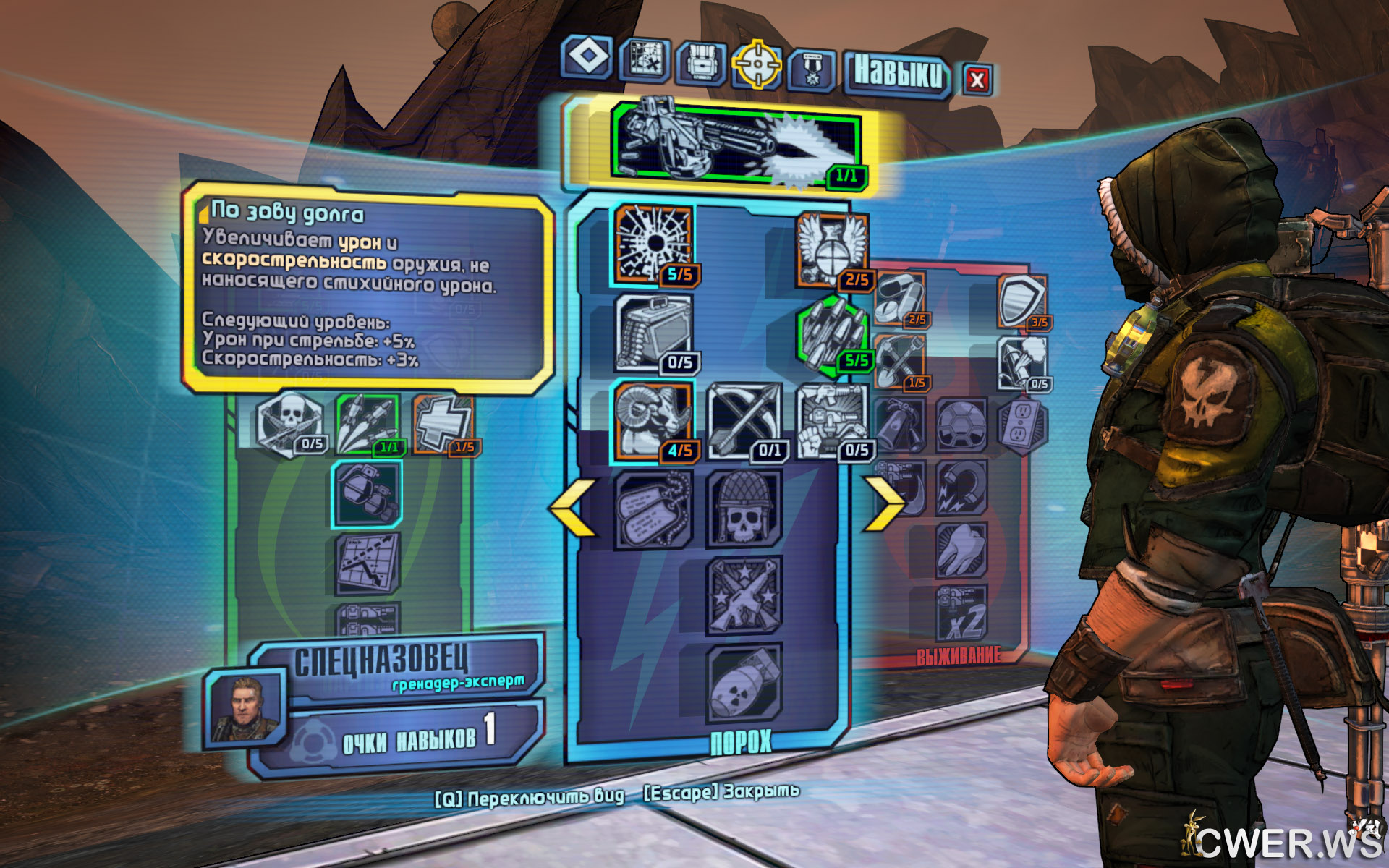The height and width of the screenshot is (868, 1389).
Task: Select the diamond missions tab
Action: pos(587,56)
